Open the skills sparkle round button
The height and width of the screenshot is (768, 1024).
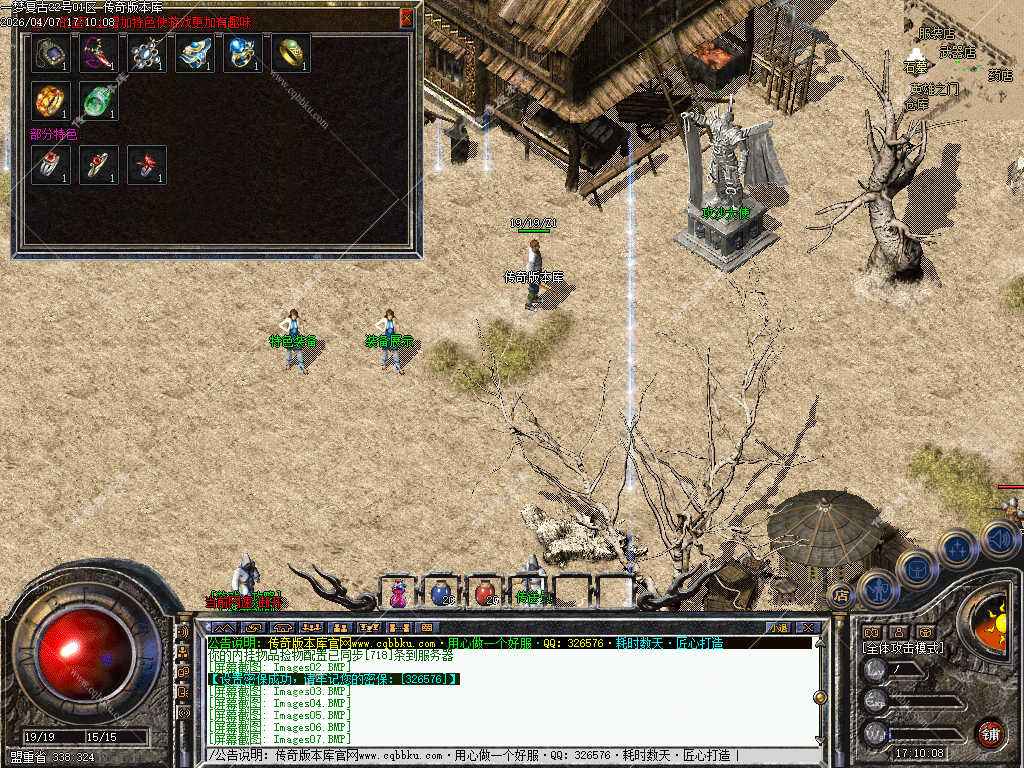click(x=957, y=548)
